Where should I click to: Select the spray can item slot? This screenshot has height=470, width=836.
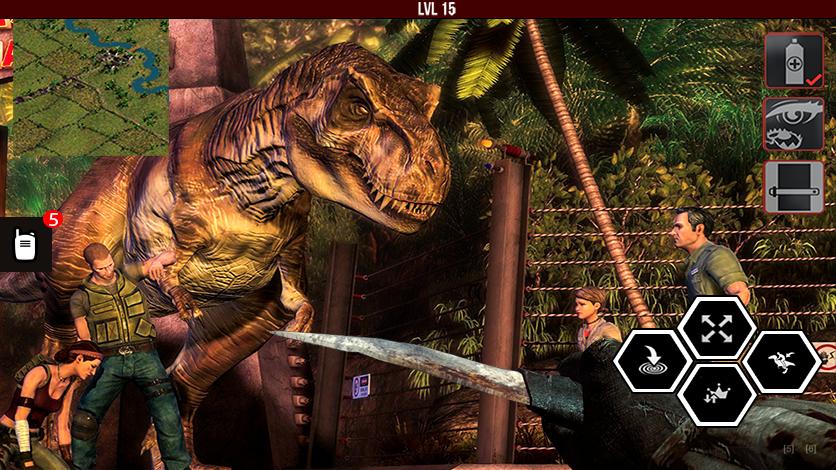(x=794, y=61)
